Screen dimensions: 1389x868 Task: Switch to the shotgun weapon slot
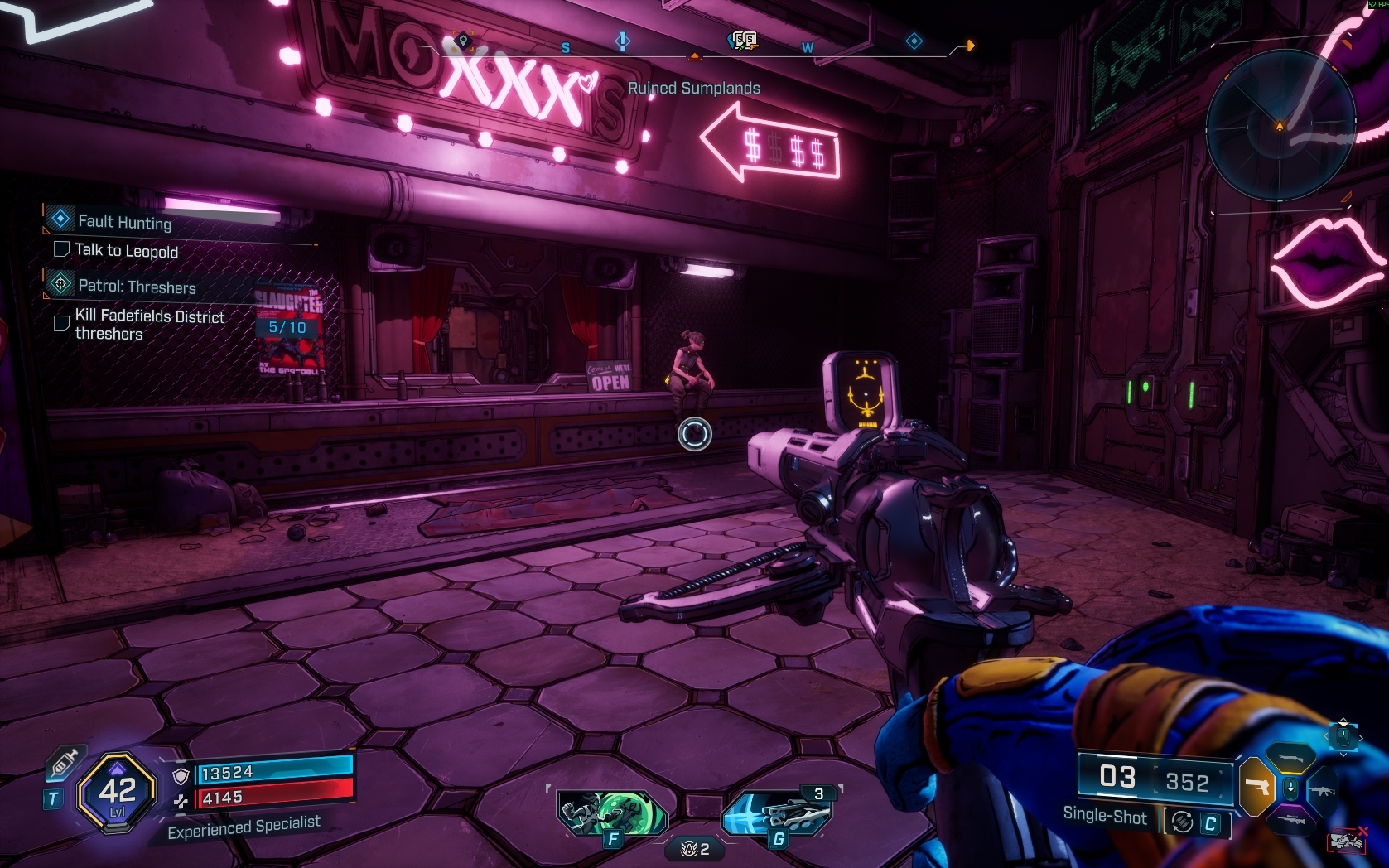pos(1290,756)
